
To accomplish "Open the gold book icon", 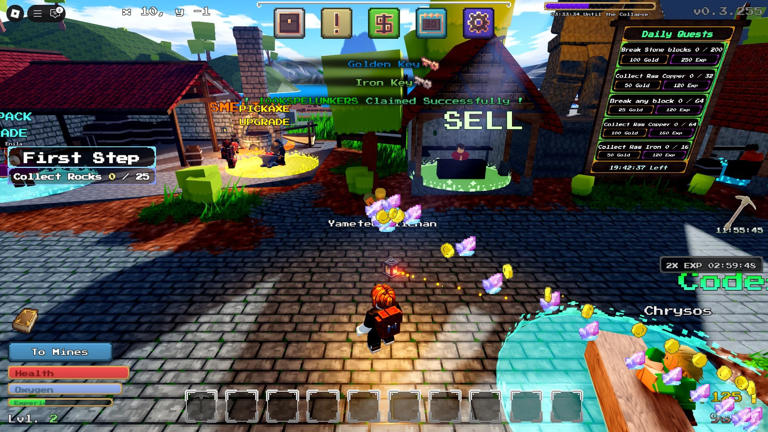I will [25, 321].
